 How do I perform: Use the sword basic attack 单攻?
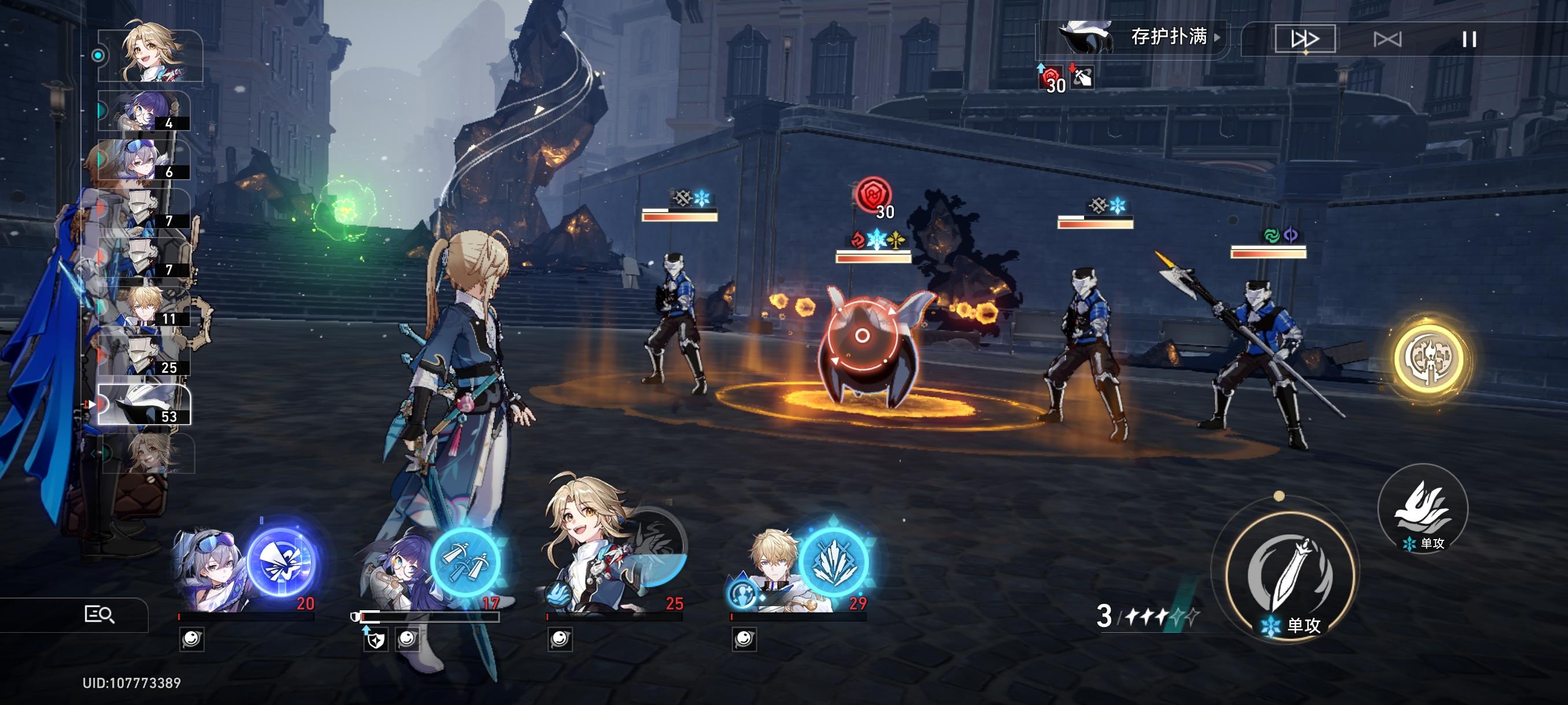(x=1289, y=576)
